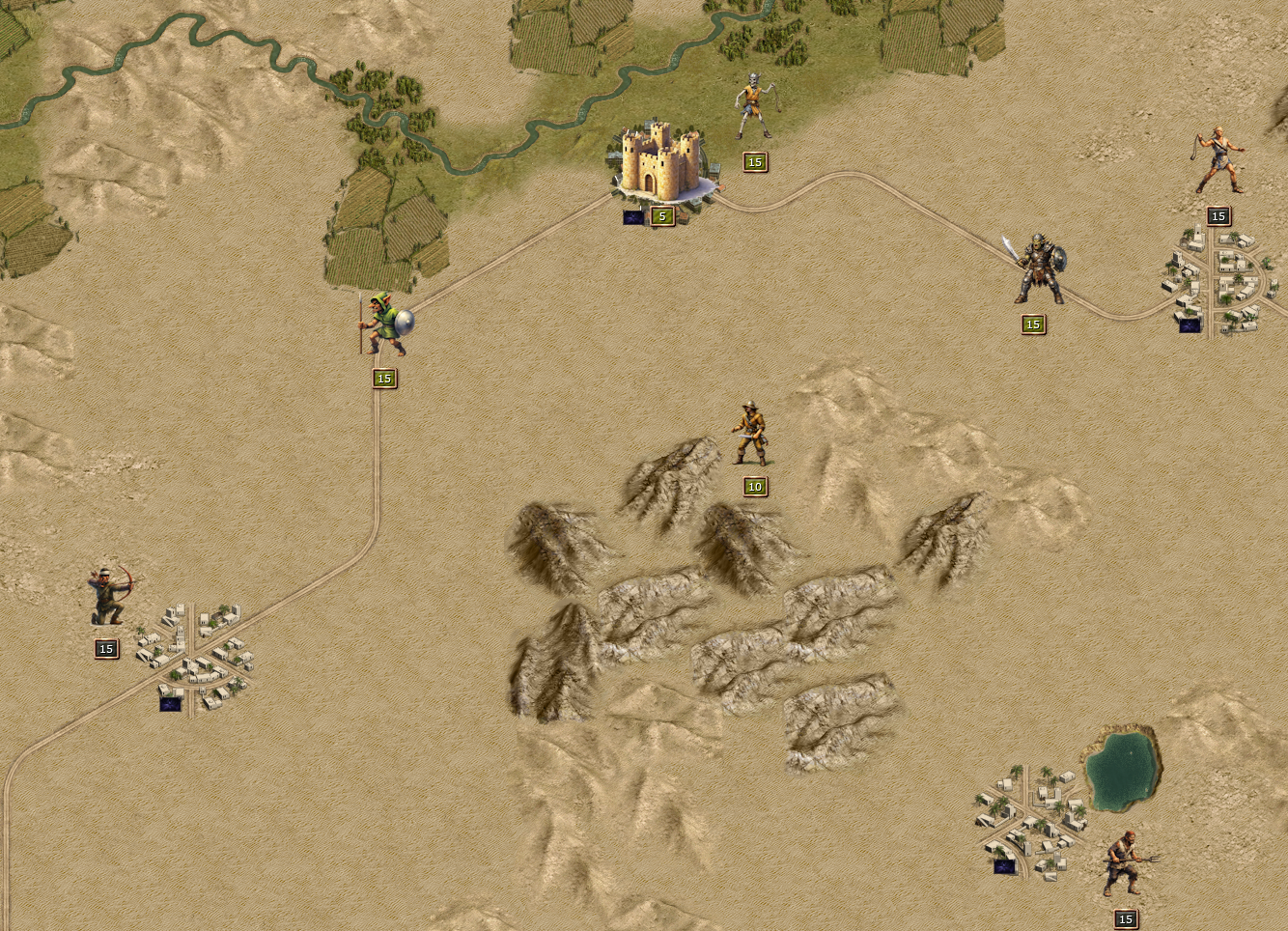Select the whip-wielding fighter in the top right

(x=1218, y=159)
